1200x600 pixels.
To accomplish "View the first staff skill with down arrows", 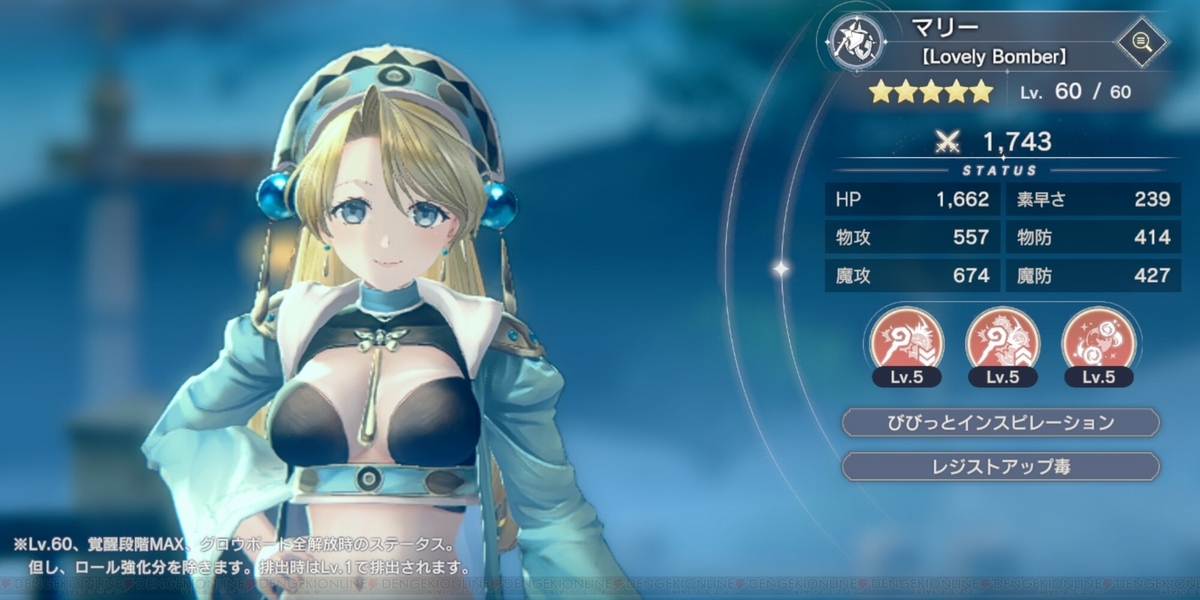I will [903, 339].
